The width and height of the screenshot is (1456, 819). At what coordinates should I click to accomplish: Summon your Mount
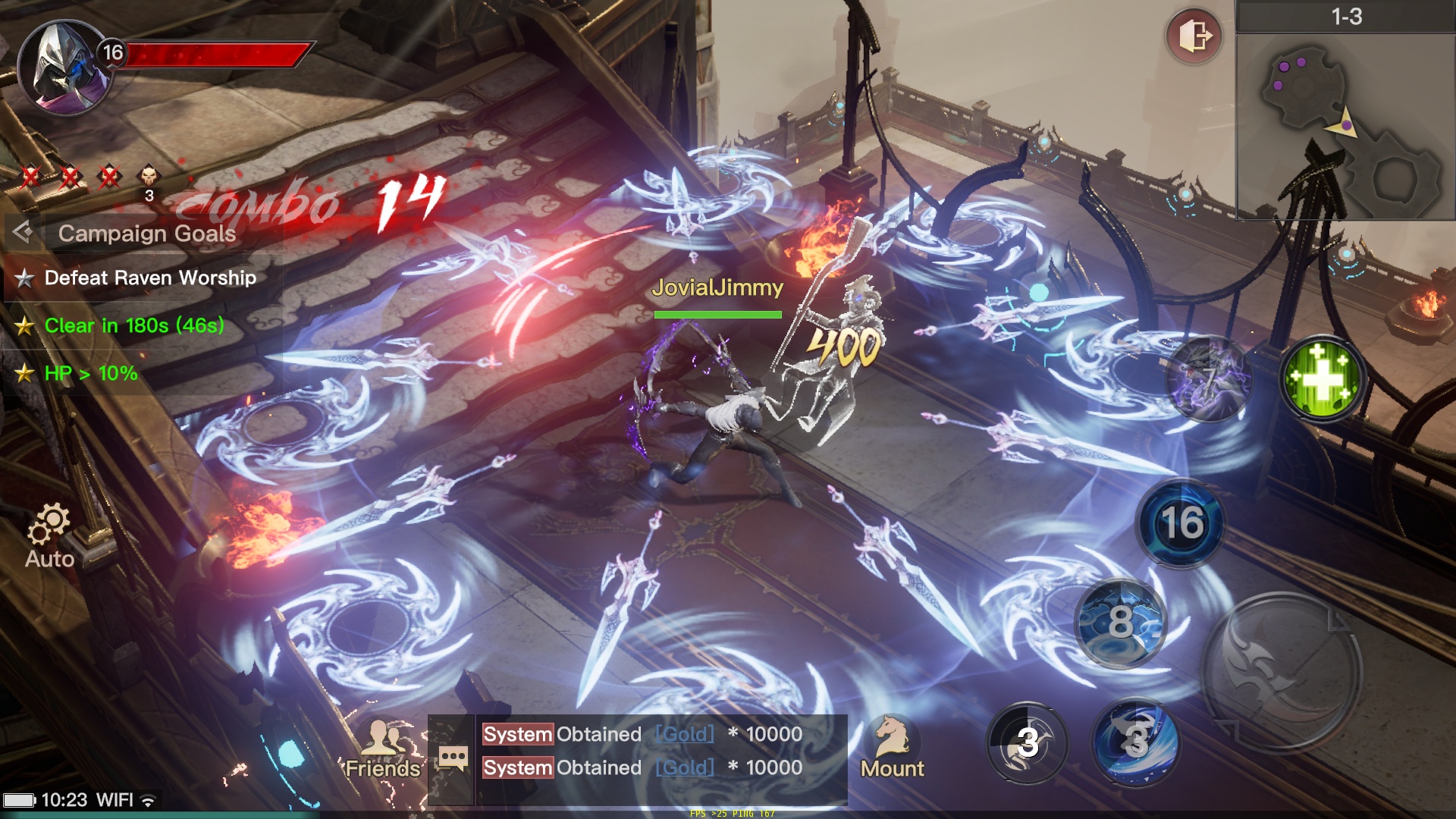point(892,748)
